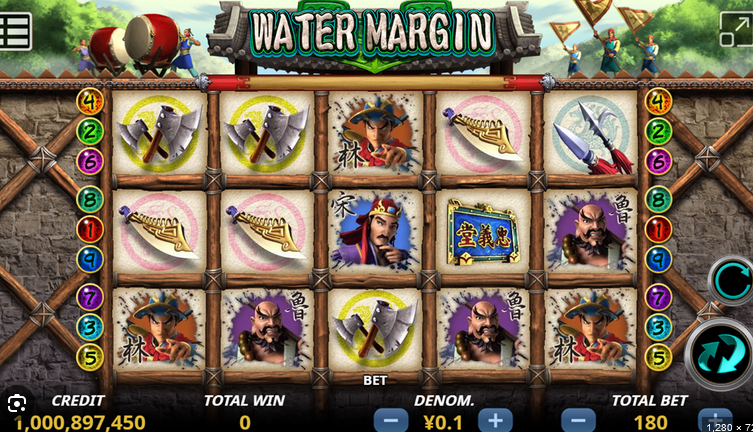Select payline 5 marker on the right
The image size is (753, 432).
coord(658,355)
